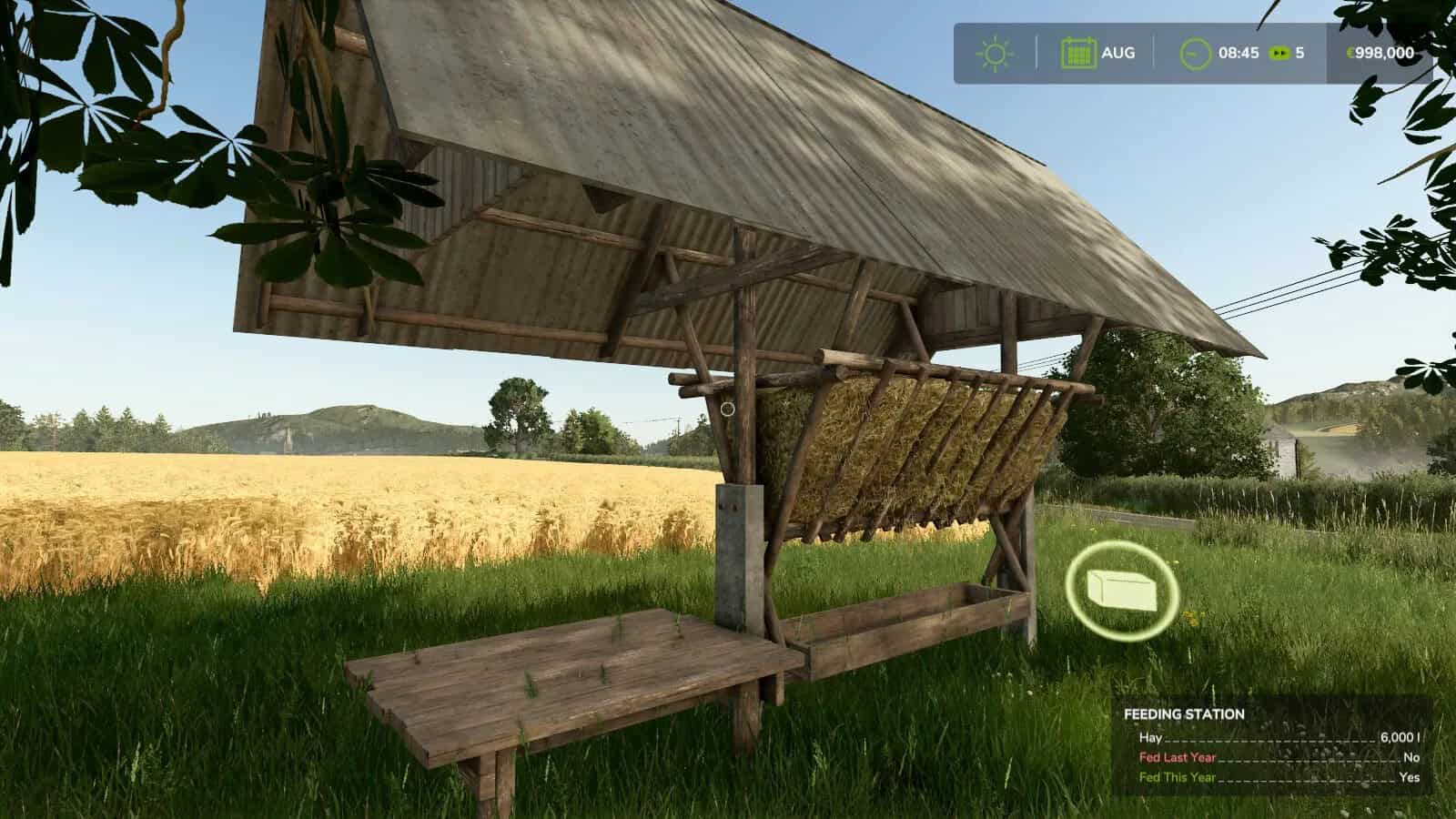Click the money balance €998,000
1456x819 pixels.
point(1379,53)
